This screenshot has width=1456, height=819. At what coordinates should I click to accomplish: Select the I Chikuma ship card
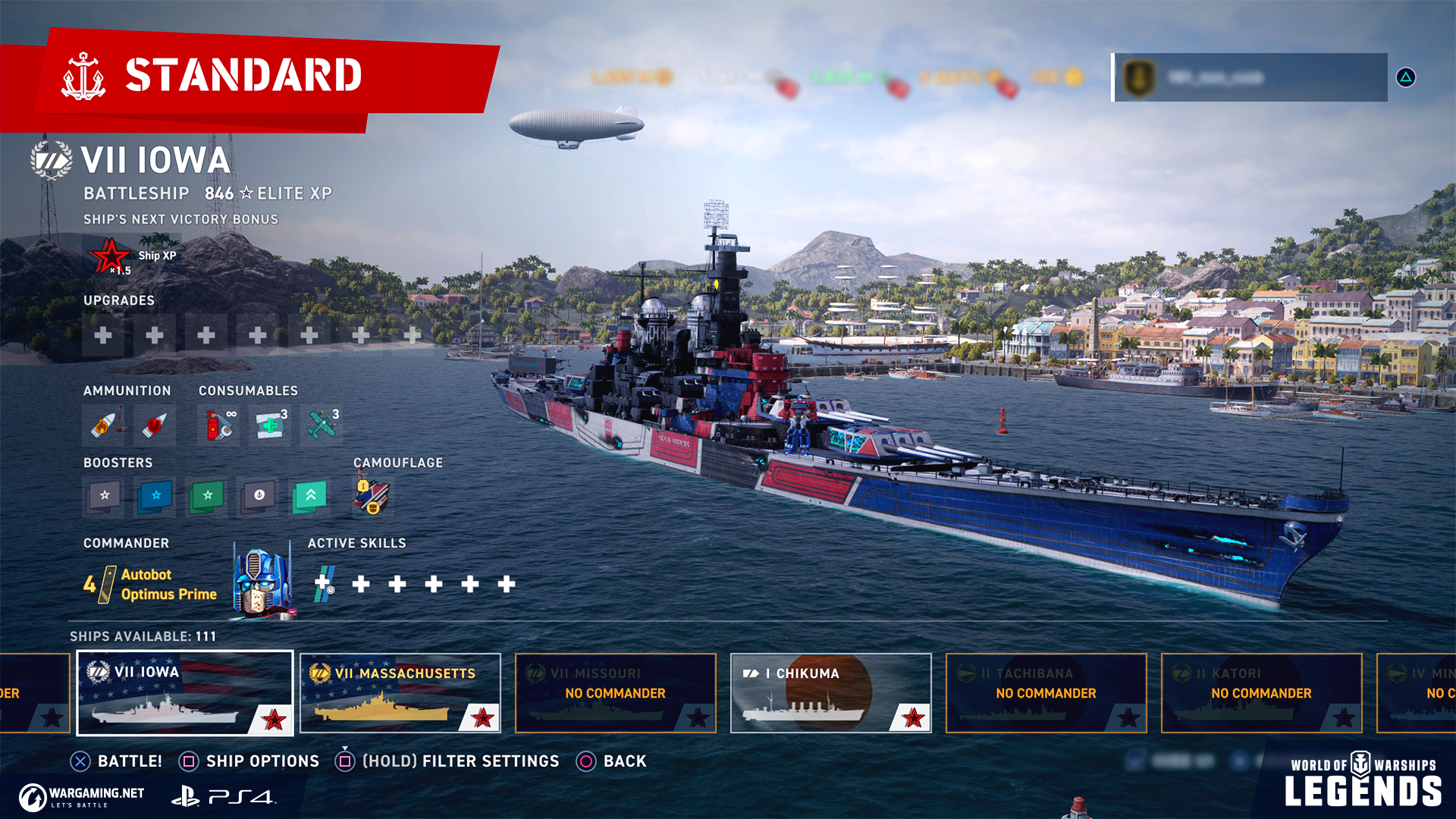pyautogui.click(x=830, y=692)
